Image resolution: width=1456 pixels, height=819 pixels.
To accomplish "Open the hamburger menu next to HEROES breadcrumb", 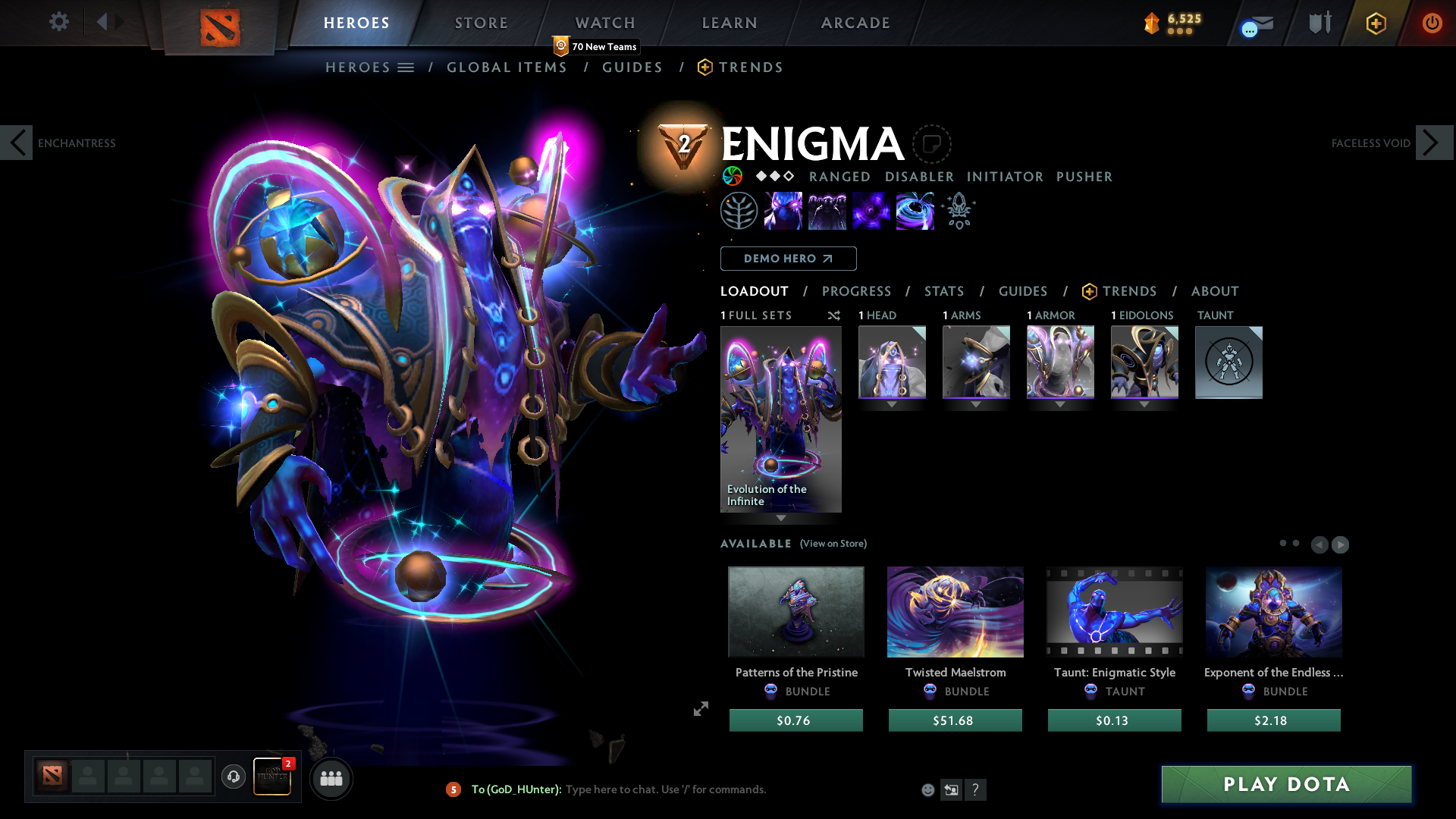I will click(x=407, y=67).
